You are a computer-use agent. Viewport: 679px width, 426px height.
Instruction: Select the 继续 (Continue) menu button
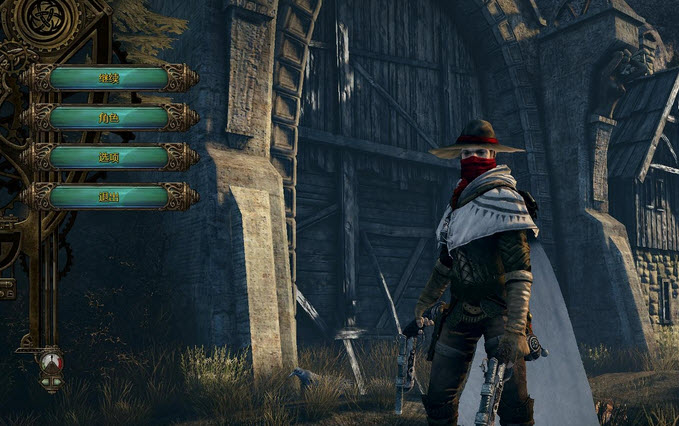(109, 77)
